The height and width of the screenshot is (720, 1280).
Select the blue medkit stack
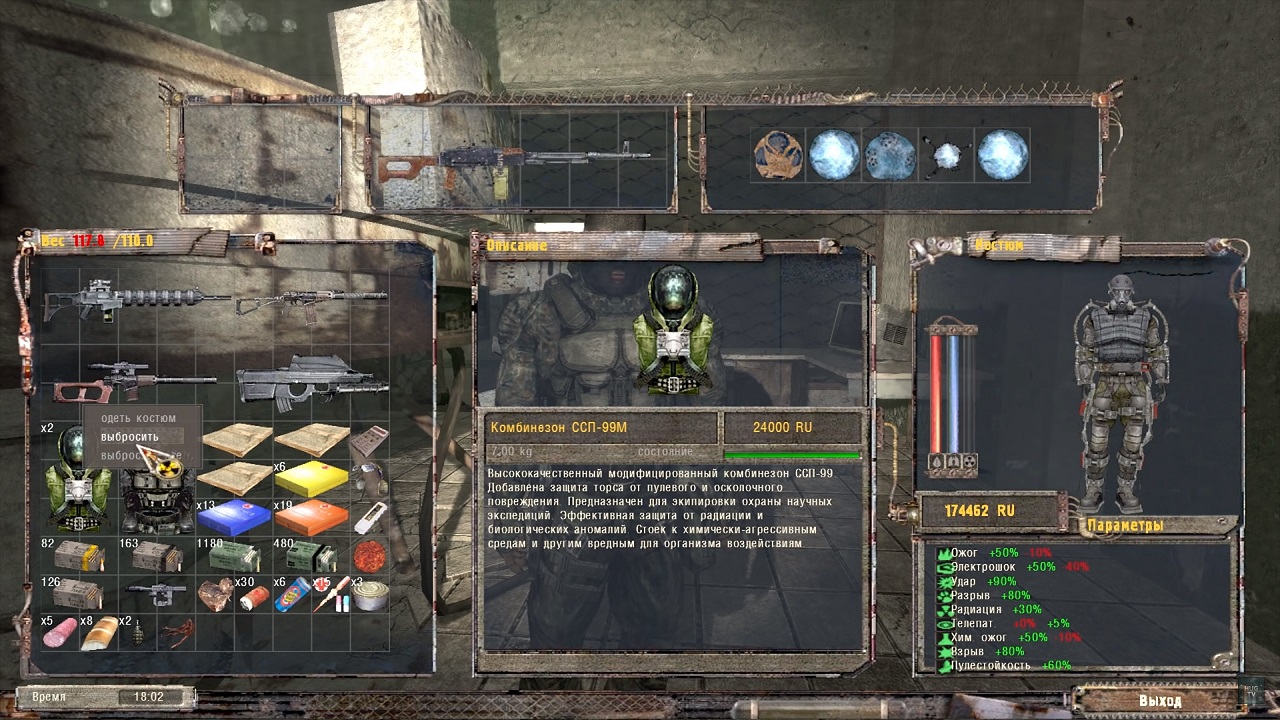pos(234,517)
